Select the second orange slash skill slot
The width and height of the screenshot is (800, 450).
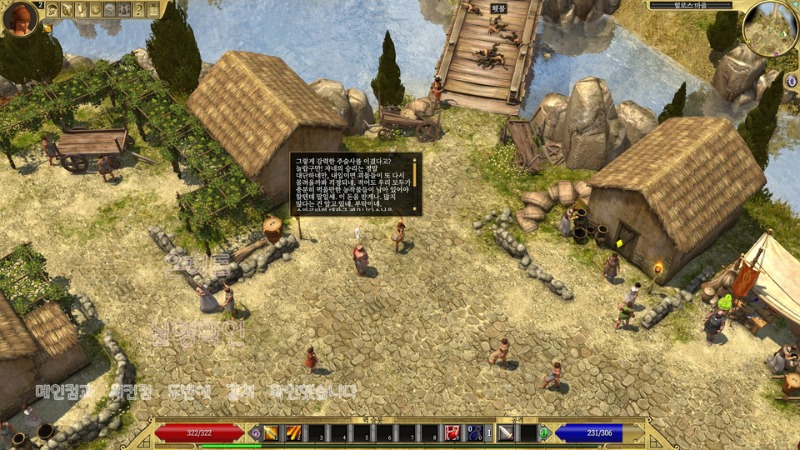[294, 433]
